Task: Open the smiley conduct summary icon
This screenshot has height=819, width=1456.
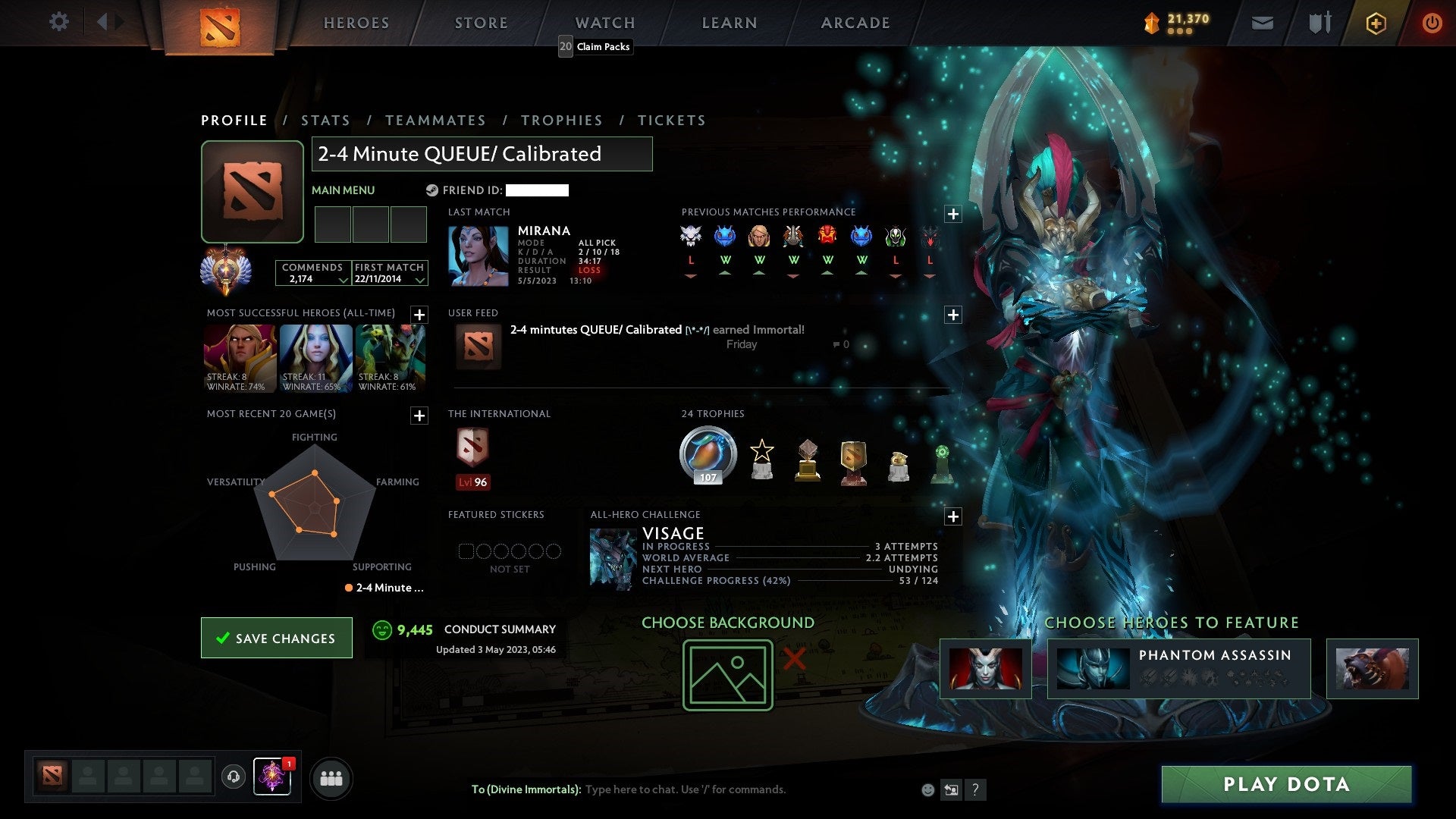Action: point(381,629)
